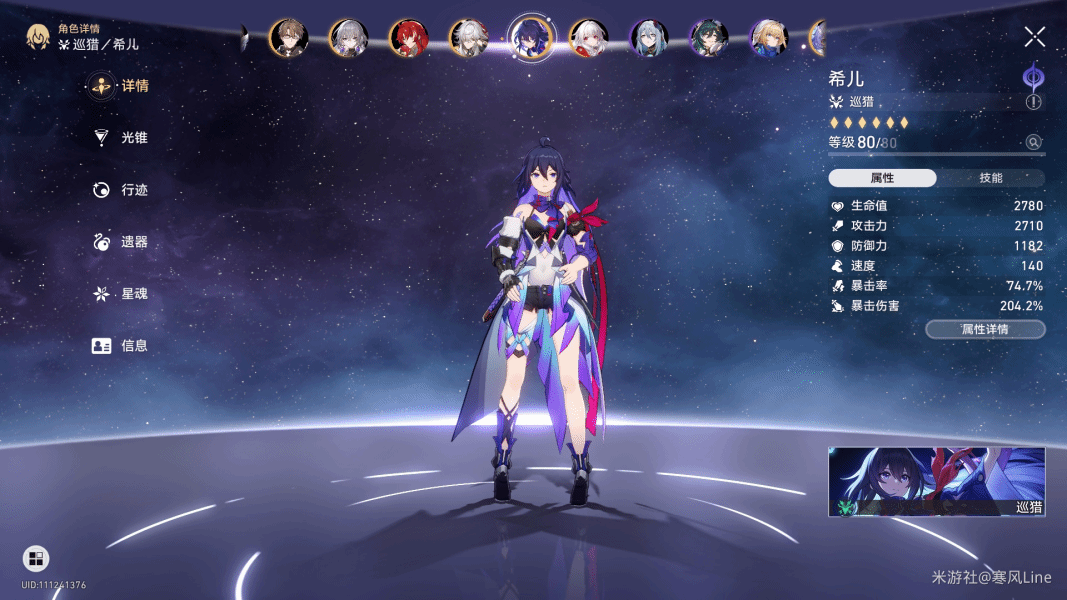The height and width of the screenshot is (600, 1067).
Task: Switch to the 技能 skills tab
Action: click(990, 178)
